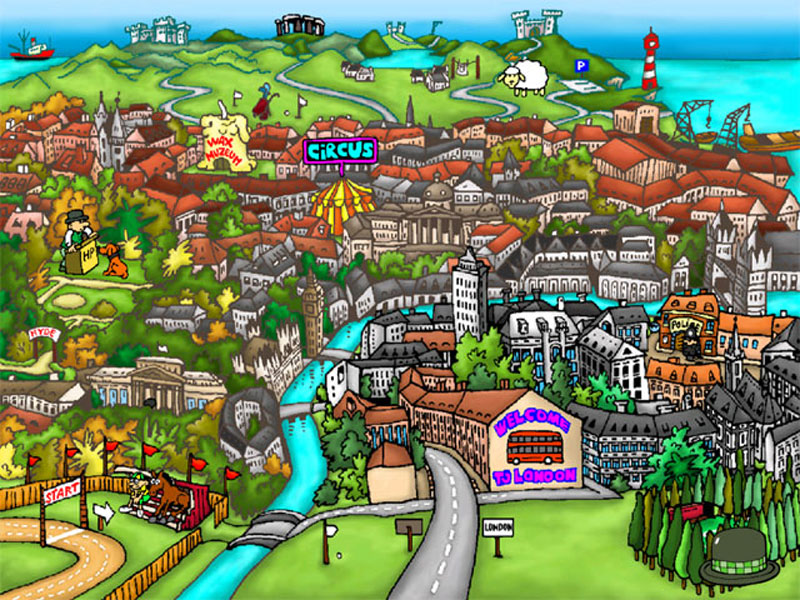Travel to Stonehenge on the hilltop
The height and width of the screenshot is (600, 800).
point(300,25)
